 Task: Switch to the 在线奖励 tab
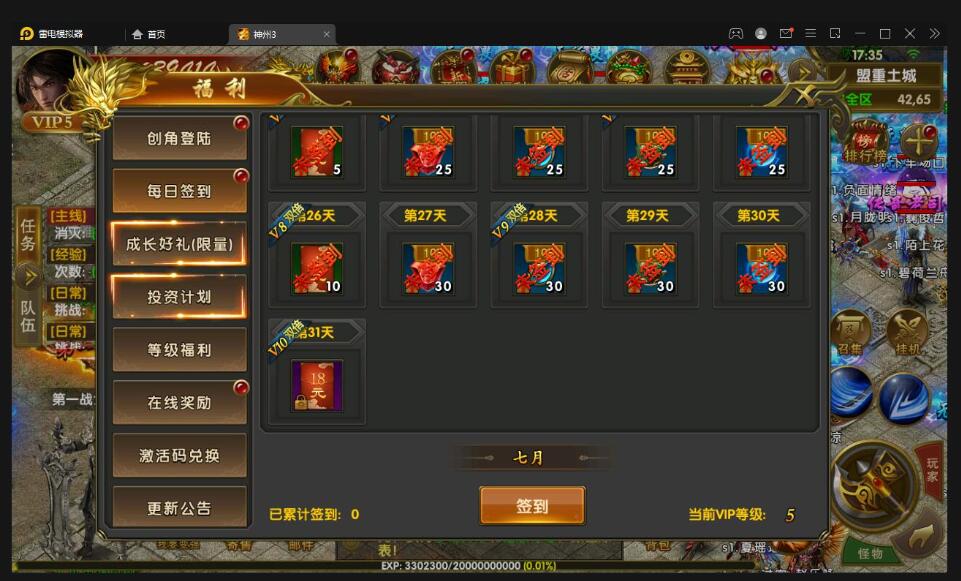pos(179,402)
